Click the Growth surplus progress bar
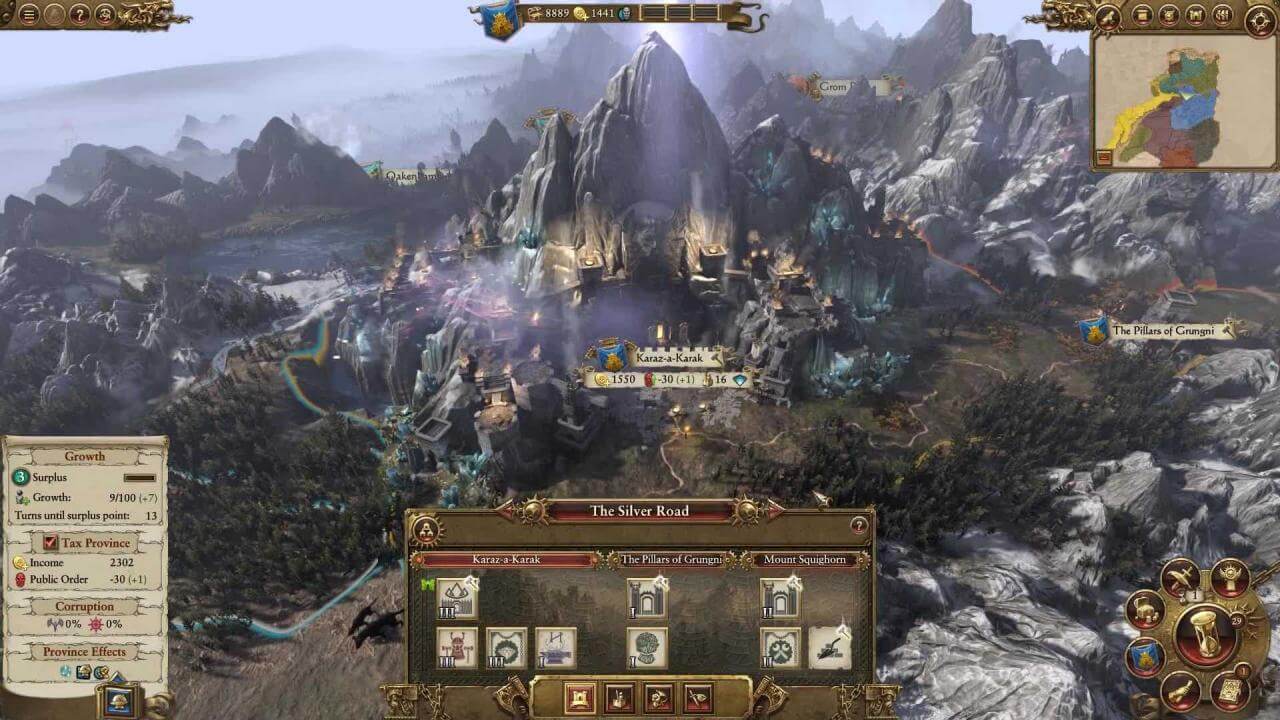1280x720 pixels. 138,478
